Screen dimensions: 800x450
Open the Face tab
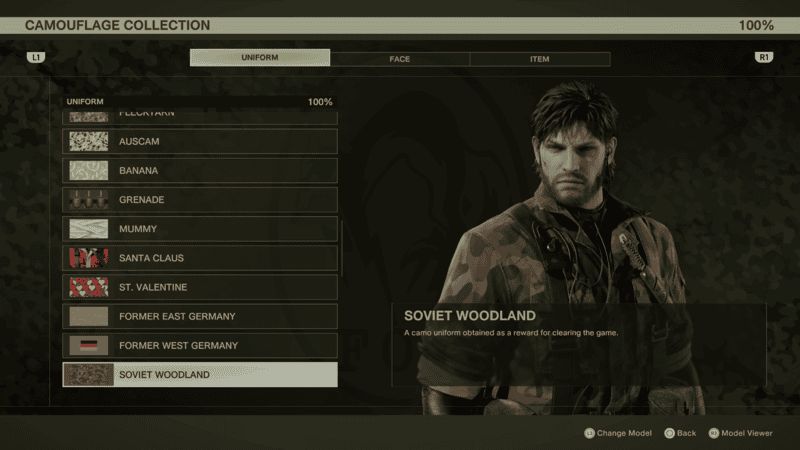[400, 59]
